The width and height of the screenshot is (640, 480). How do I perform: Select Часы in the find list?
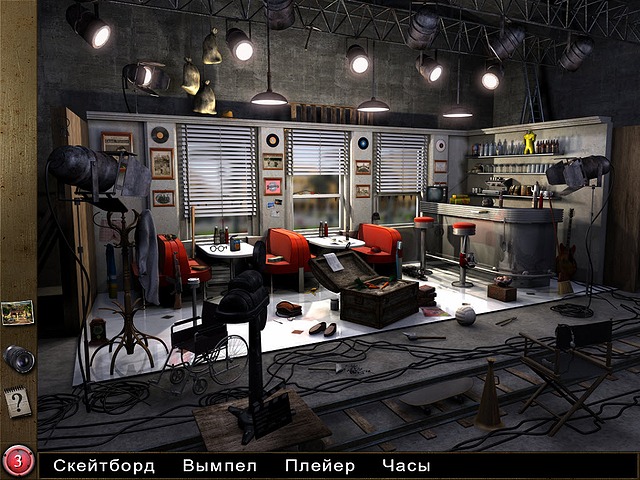click(405, 465)
